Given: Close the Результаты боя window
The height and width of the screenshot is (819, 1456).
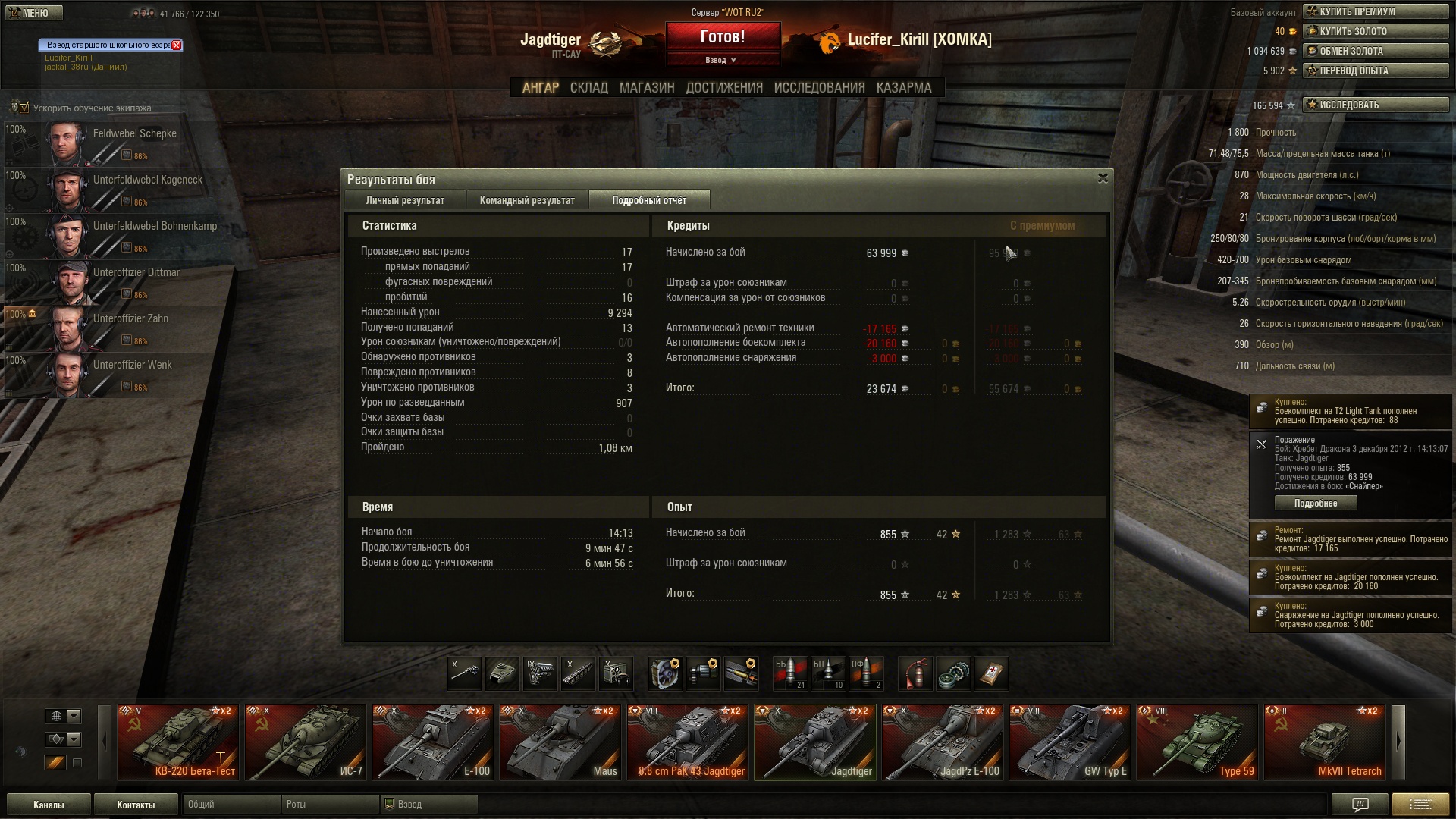Looking at the screenshot, I should click(x=1103, y=178).
